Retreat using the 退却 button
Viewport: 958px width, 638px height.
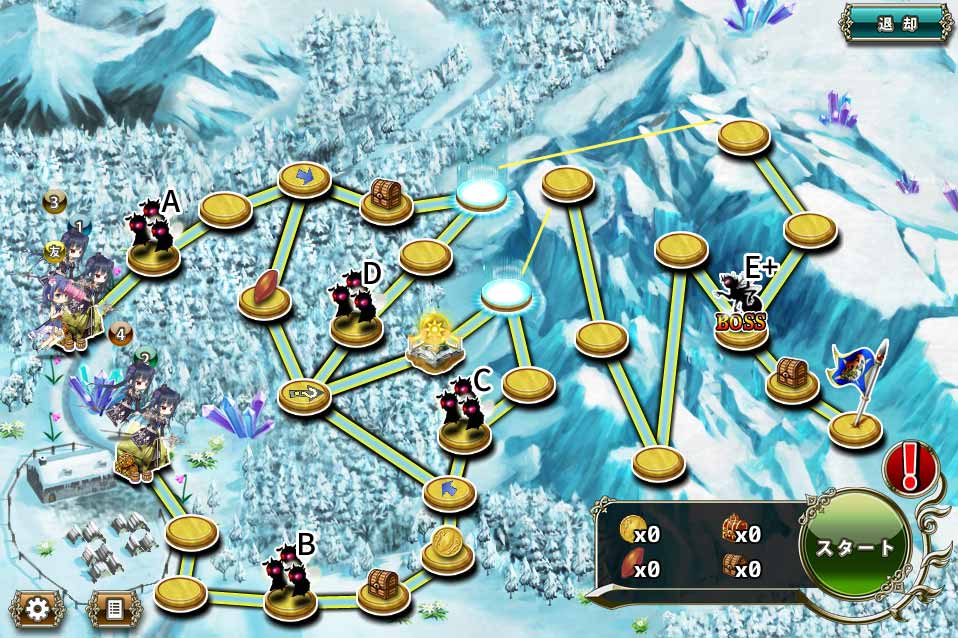point(896,22)
